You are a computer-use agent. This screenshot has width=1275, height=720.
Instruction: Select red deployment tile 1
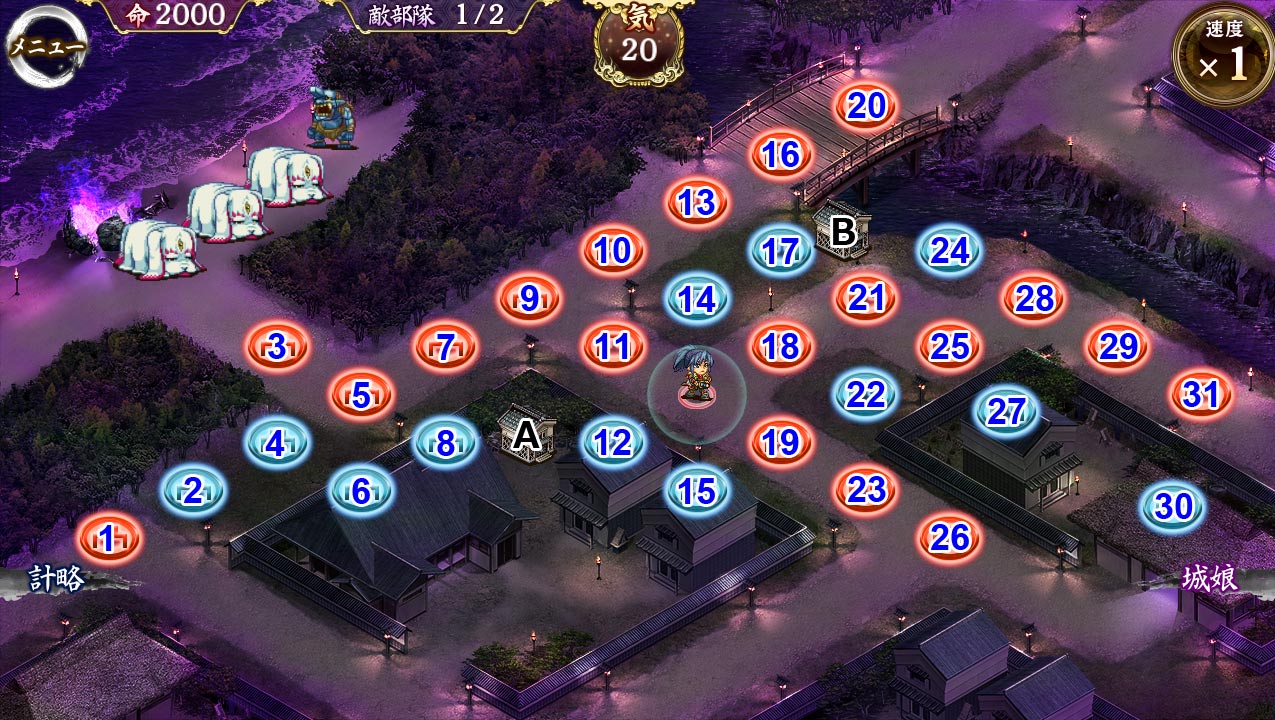(109, 539)
